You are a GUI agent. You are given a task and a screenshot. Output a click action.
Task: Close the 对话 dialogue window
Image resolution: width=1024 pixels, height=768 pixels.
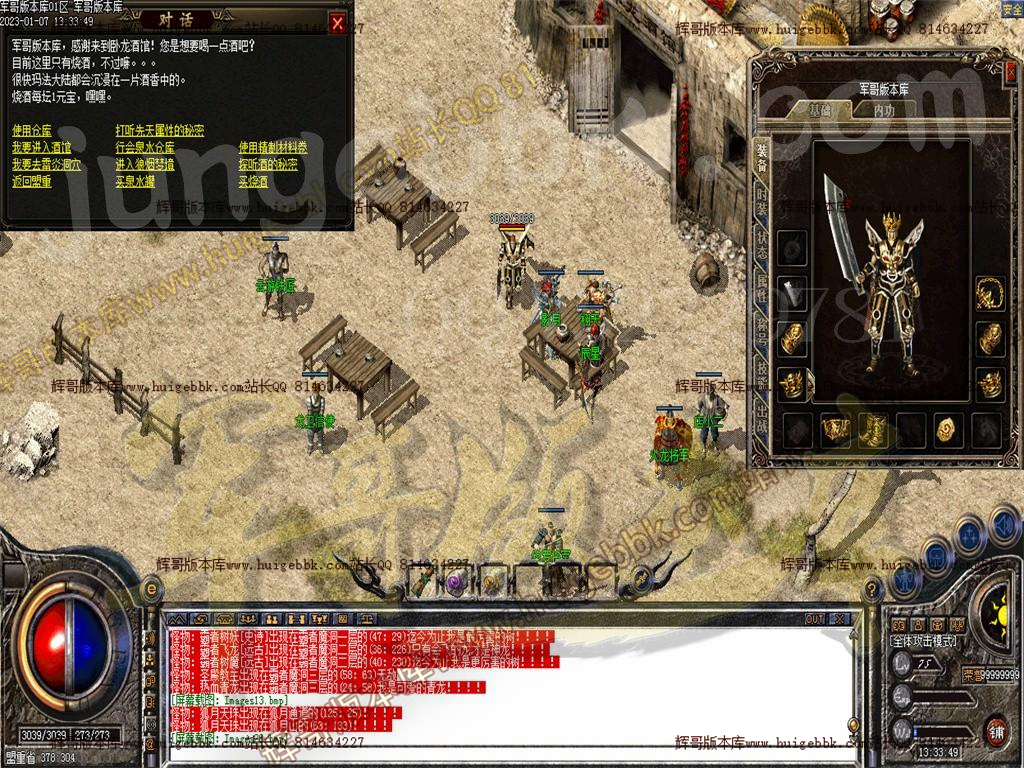(x=338, y=24)
